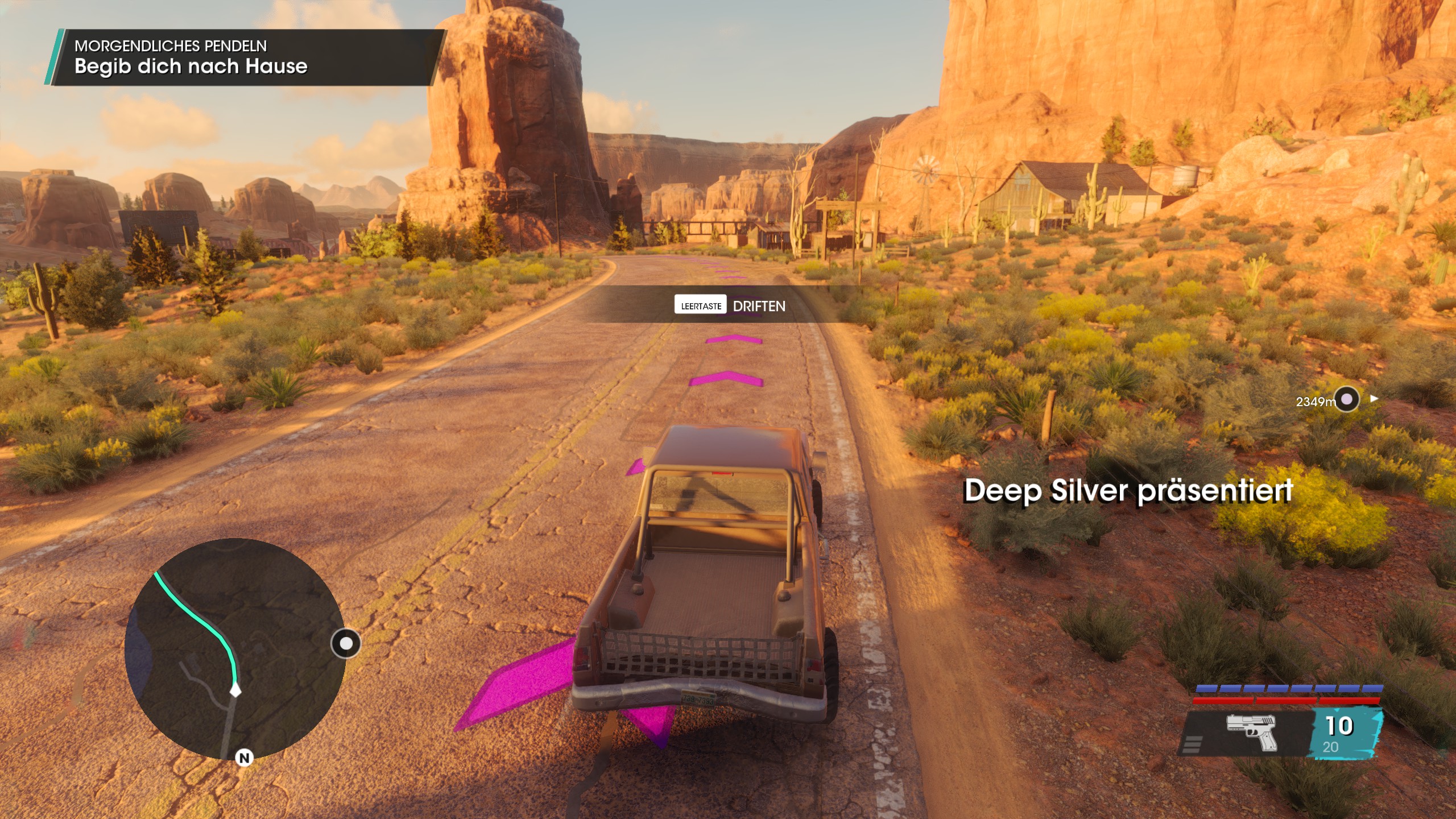Click the circular minimap
1456x819 pixels.
[x=234, y=648]
